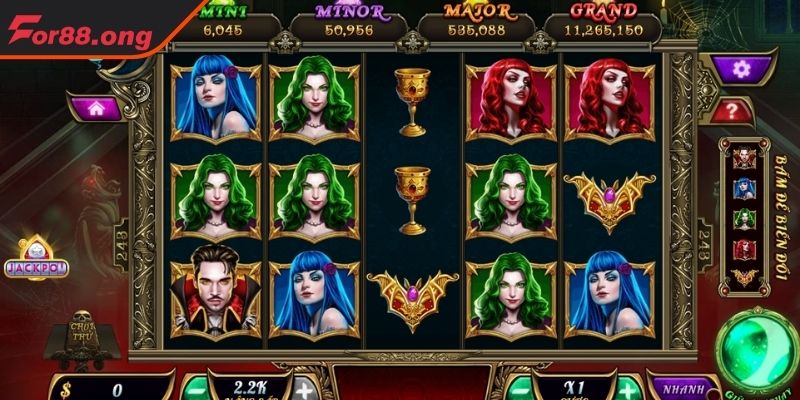The image size is (800, 400).
Task: Decrease the X1 multiplier
Action: (516, 389)
